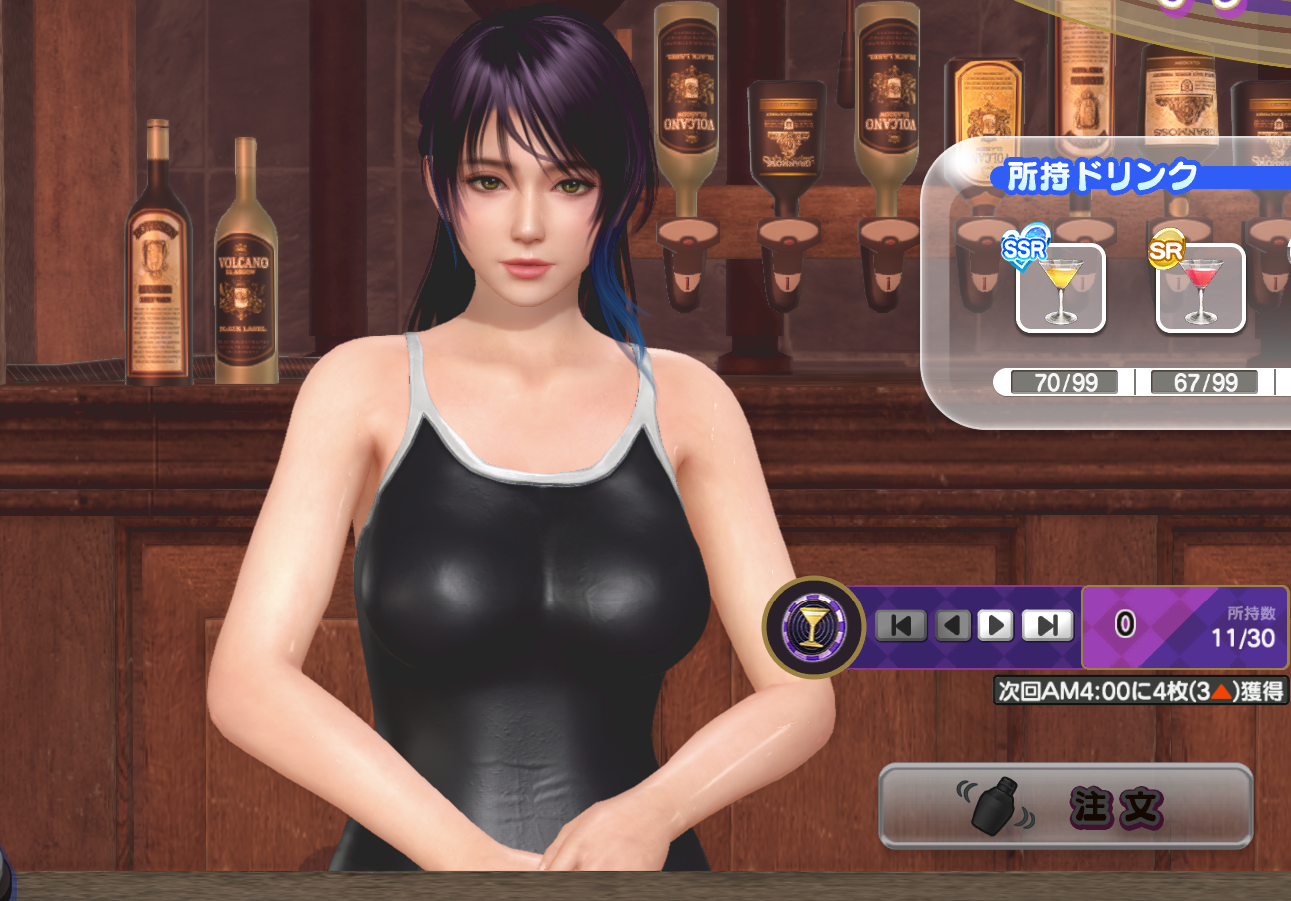This screenshot has width=1291, height=901.
Task: Set coin count to maximum with skip-to-last arrow
Action: (x=1047, y=626)
